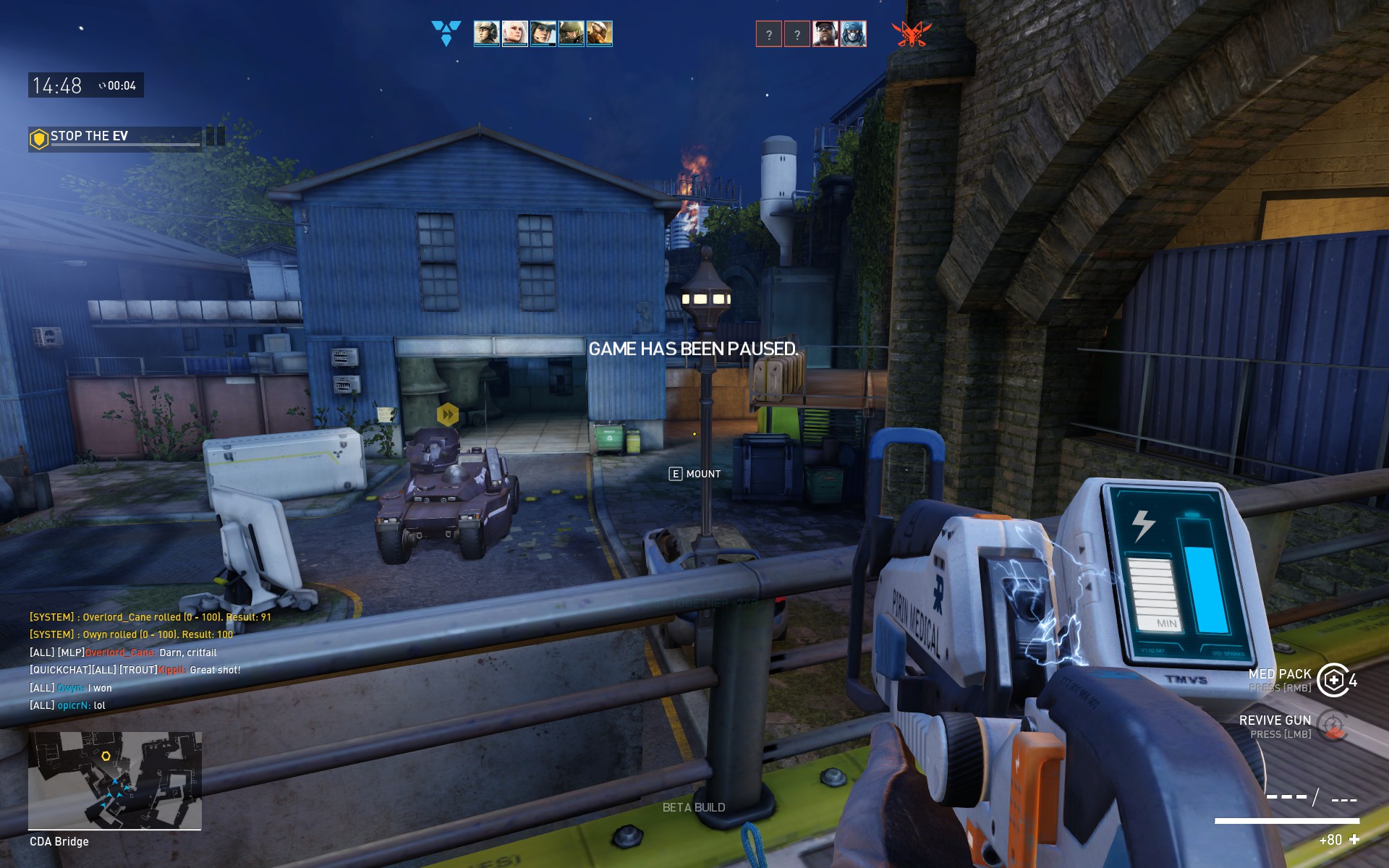
Task: Click the blue triangular team emblem
Action: tap(446, 33)
